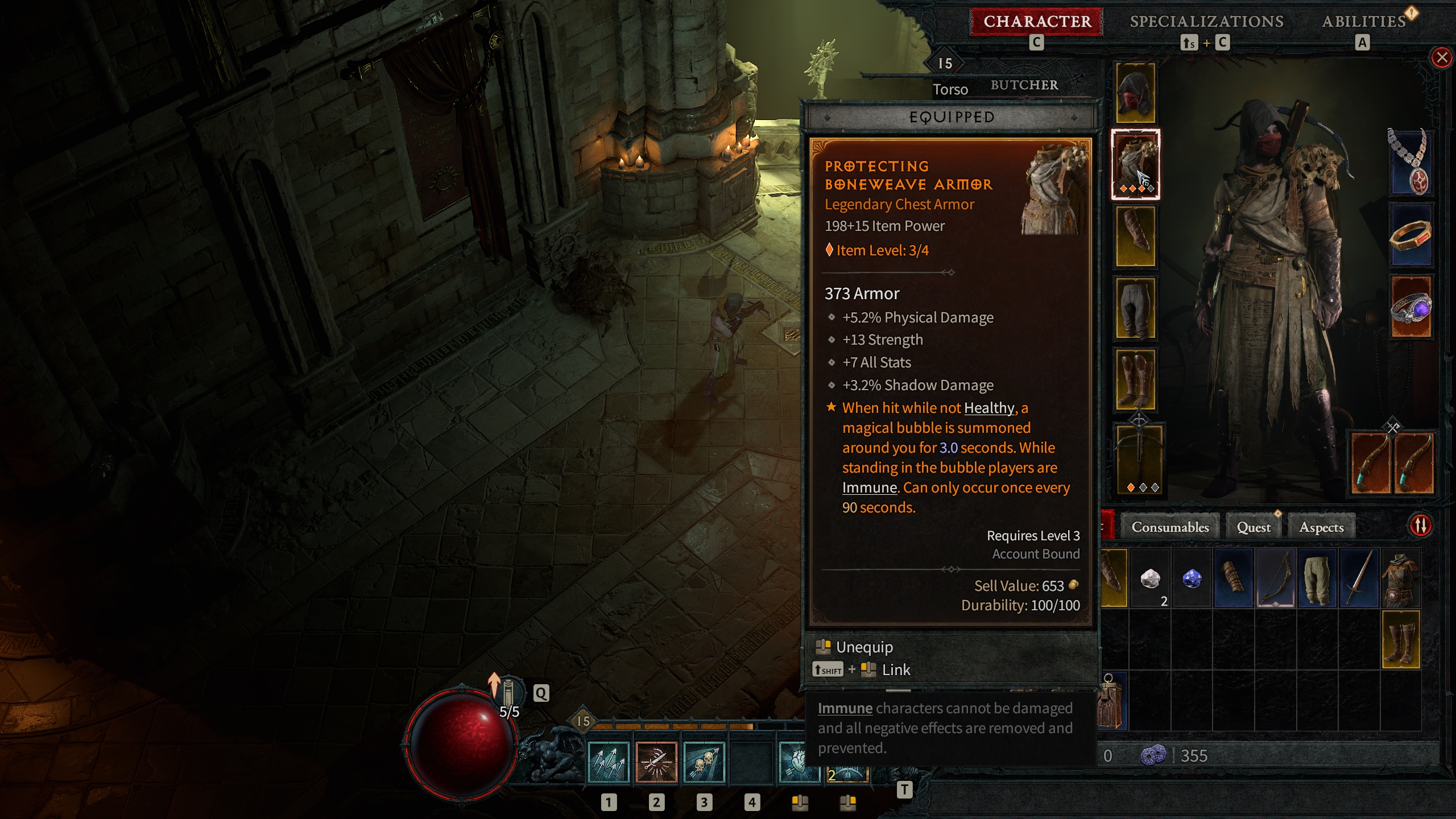Select the equipped hood helm slot
1456x819 pixels.
coord(1135,93)
